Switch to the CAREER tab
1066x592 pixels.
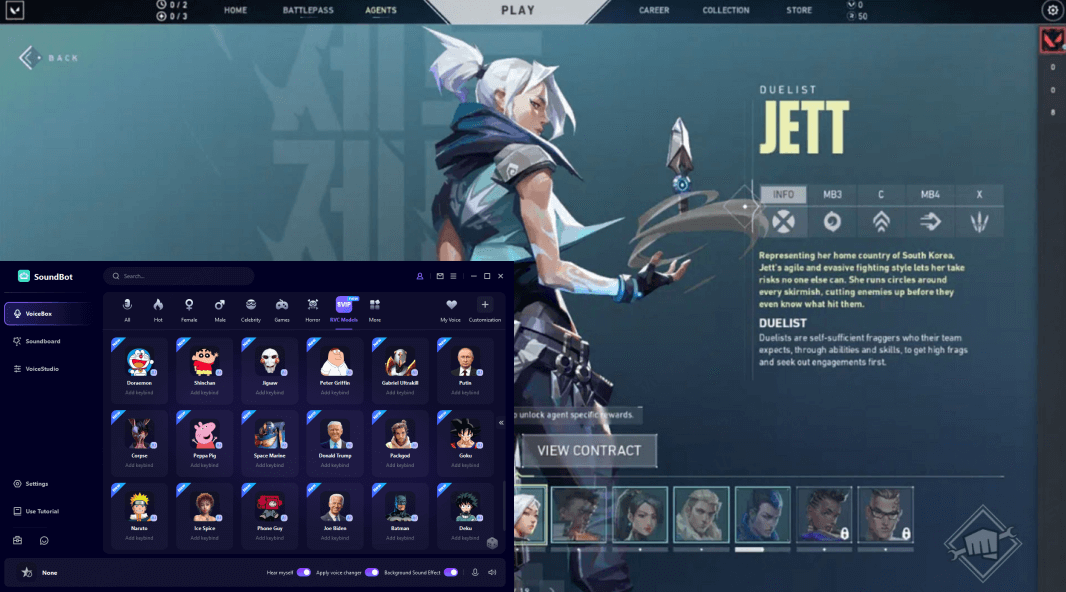pos(654,10)
